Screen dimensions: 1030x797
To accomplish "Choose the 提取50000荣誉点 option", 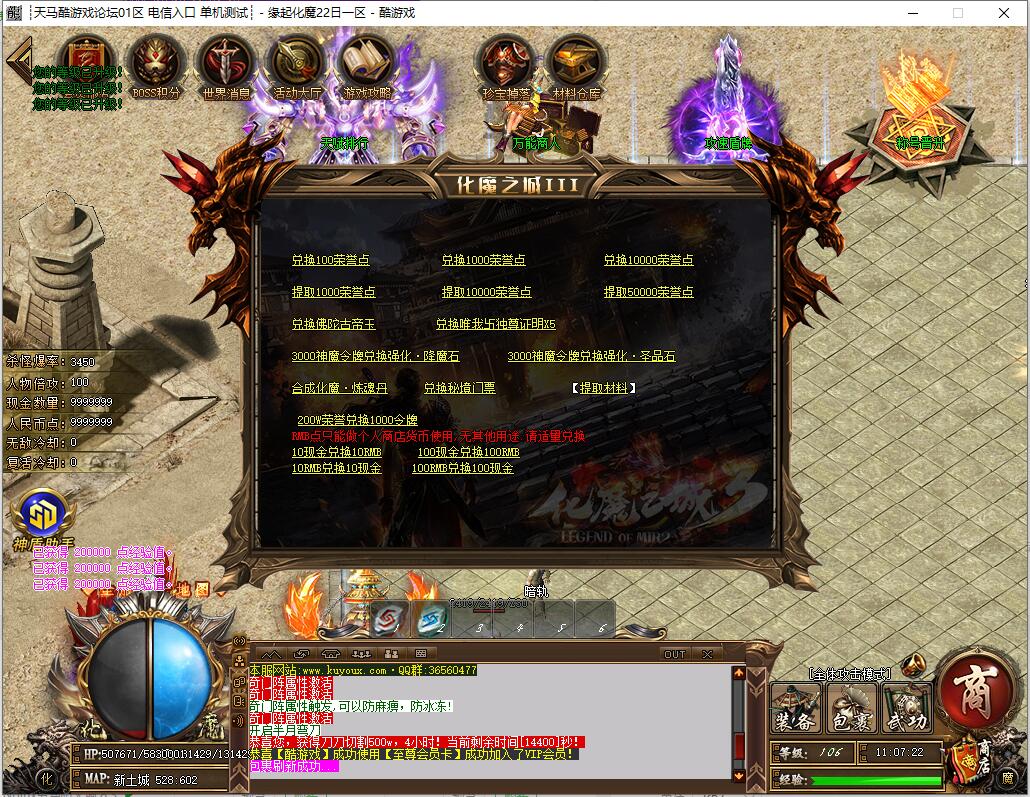I will [648, 292].
